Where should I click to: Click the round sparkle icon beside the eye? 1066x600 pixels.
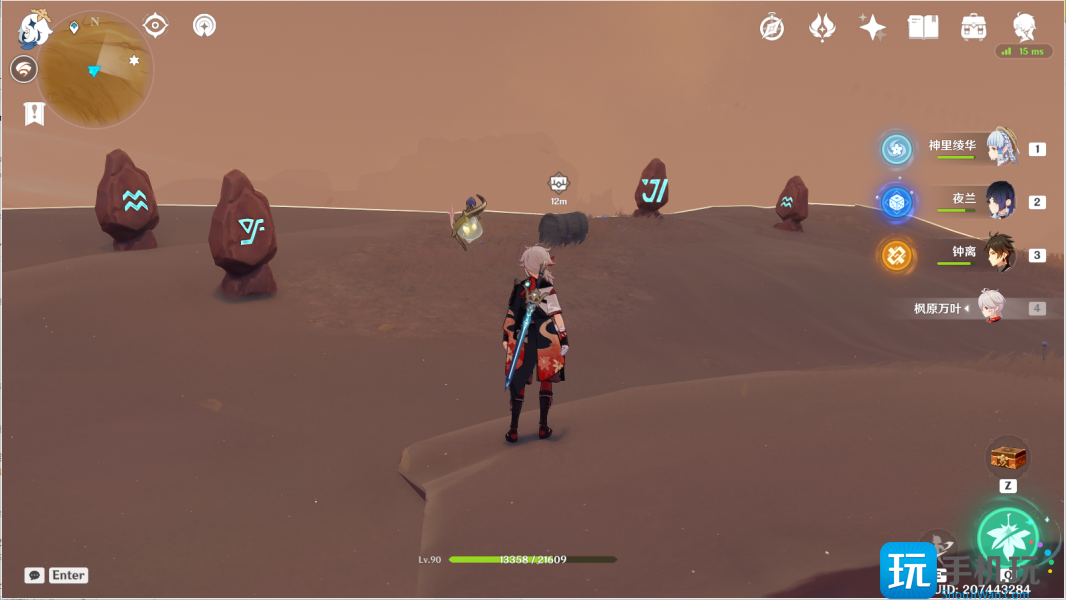pos(205,26)
